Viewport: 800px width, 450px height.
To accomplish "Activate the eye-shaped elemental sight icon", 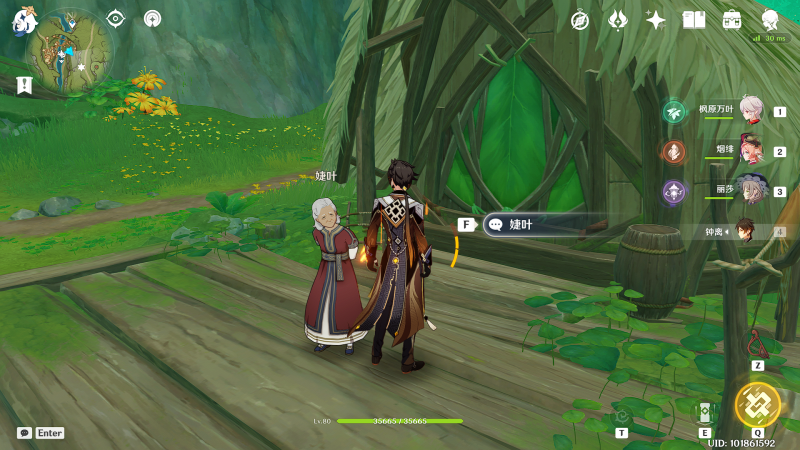I will coord(116,18).
